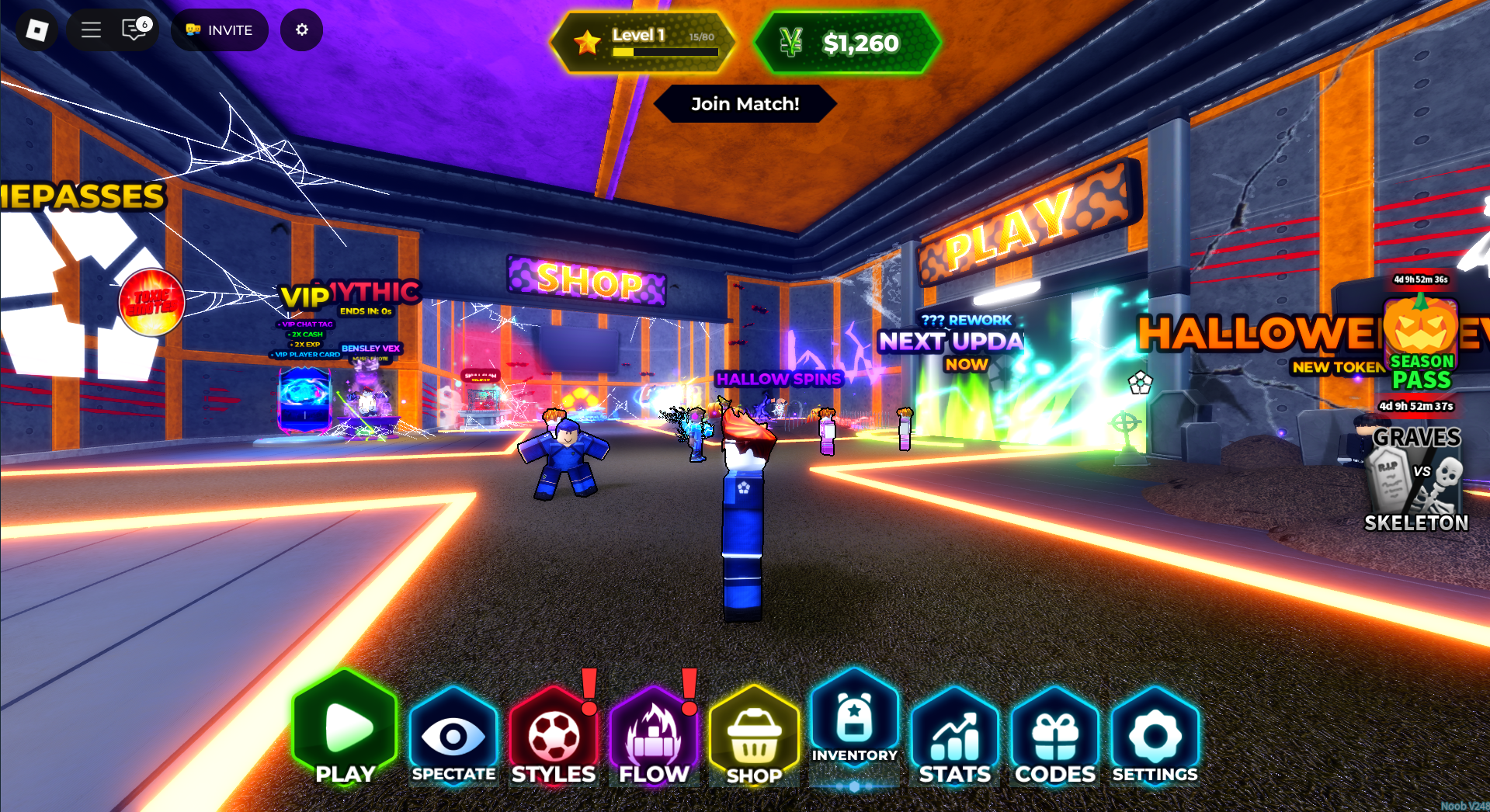This screenshot has width=1490, height=812.
Task: Open the Roblox settings gear at top
Action: coord(301,29)
